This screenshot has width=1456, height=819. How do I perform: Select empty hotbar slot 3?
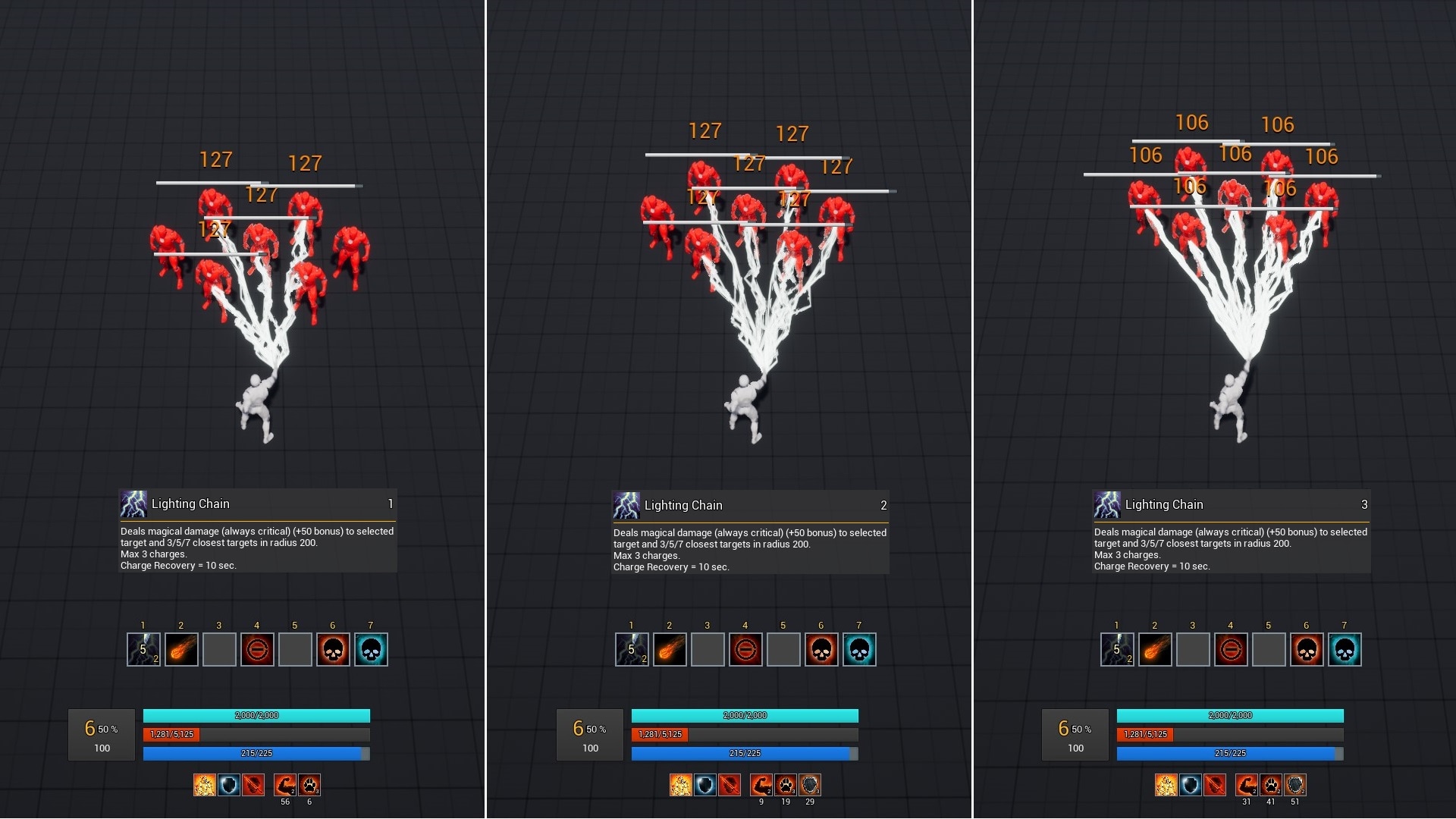coord(218,649)
